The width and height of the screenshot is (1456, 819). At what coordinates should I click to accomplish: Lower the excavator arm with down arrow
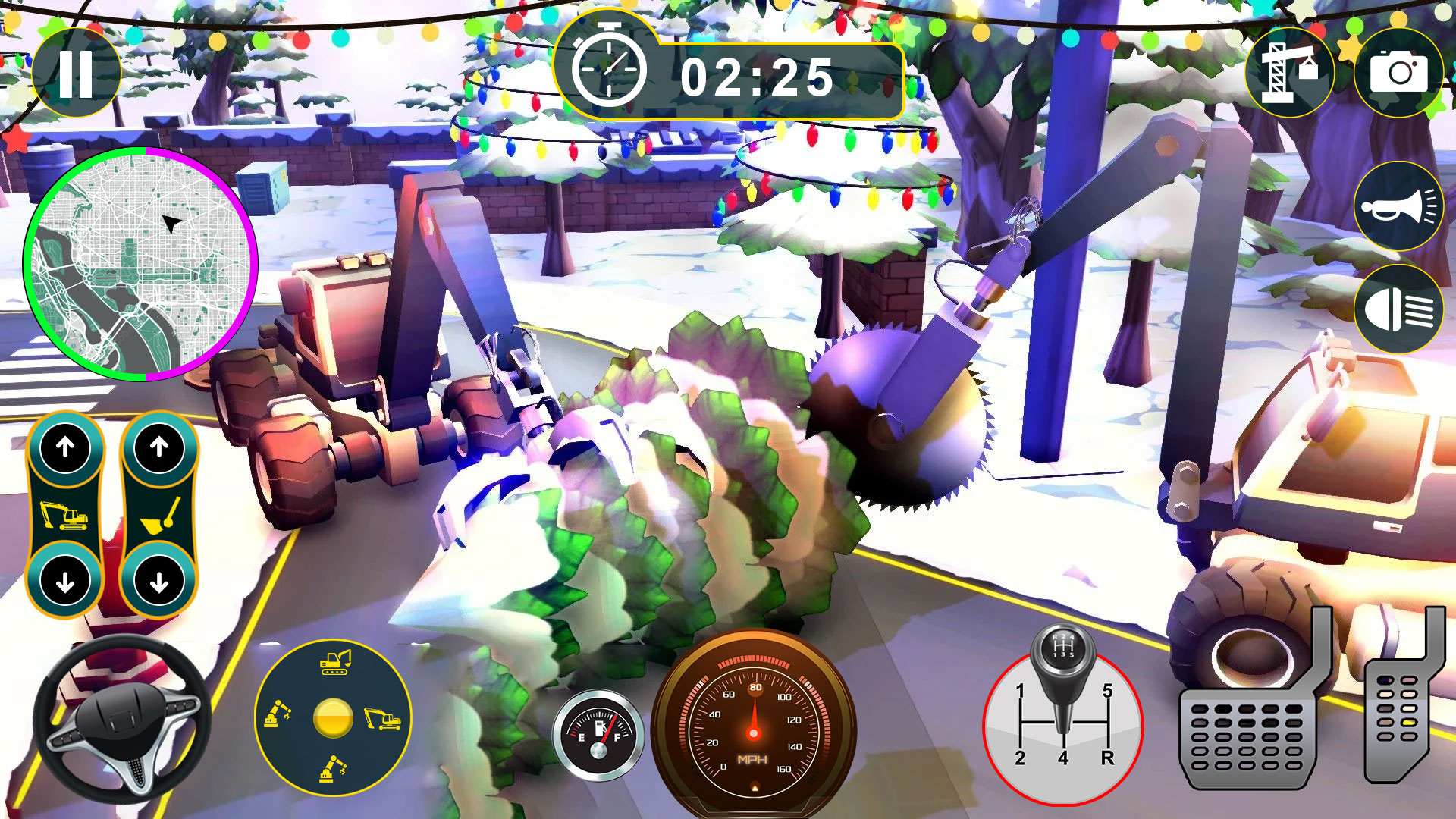[x=66, y=582]
